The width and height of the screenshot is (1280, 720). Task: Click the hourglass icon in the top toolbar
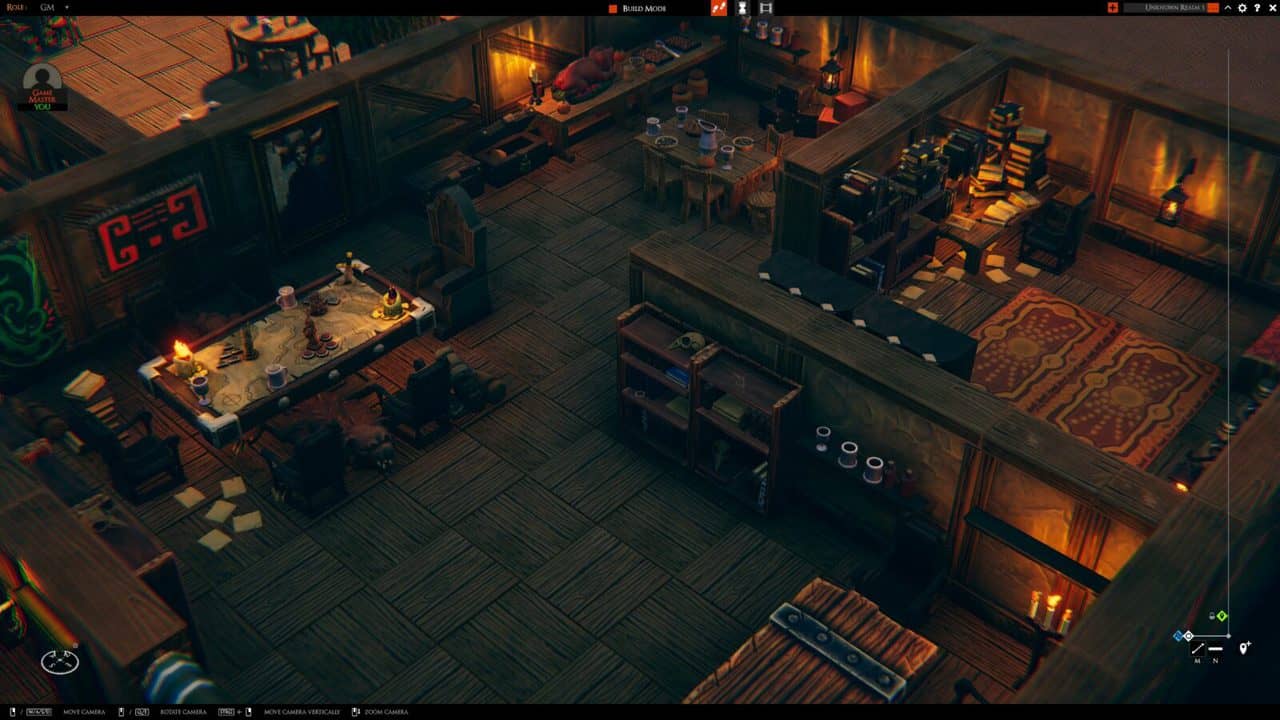[x=744, y=9]
